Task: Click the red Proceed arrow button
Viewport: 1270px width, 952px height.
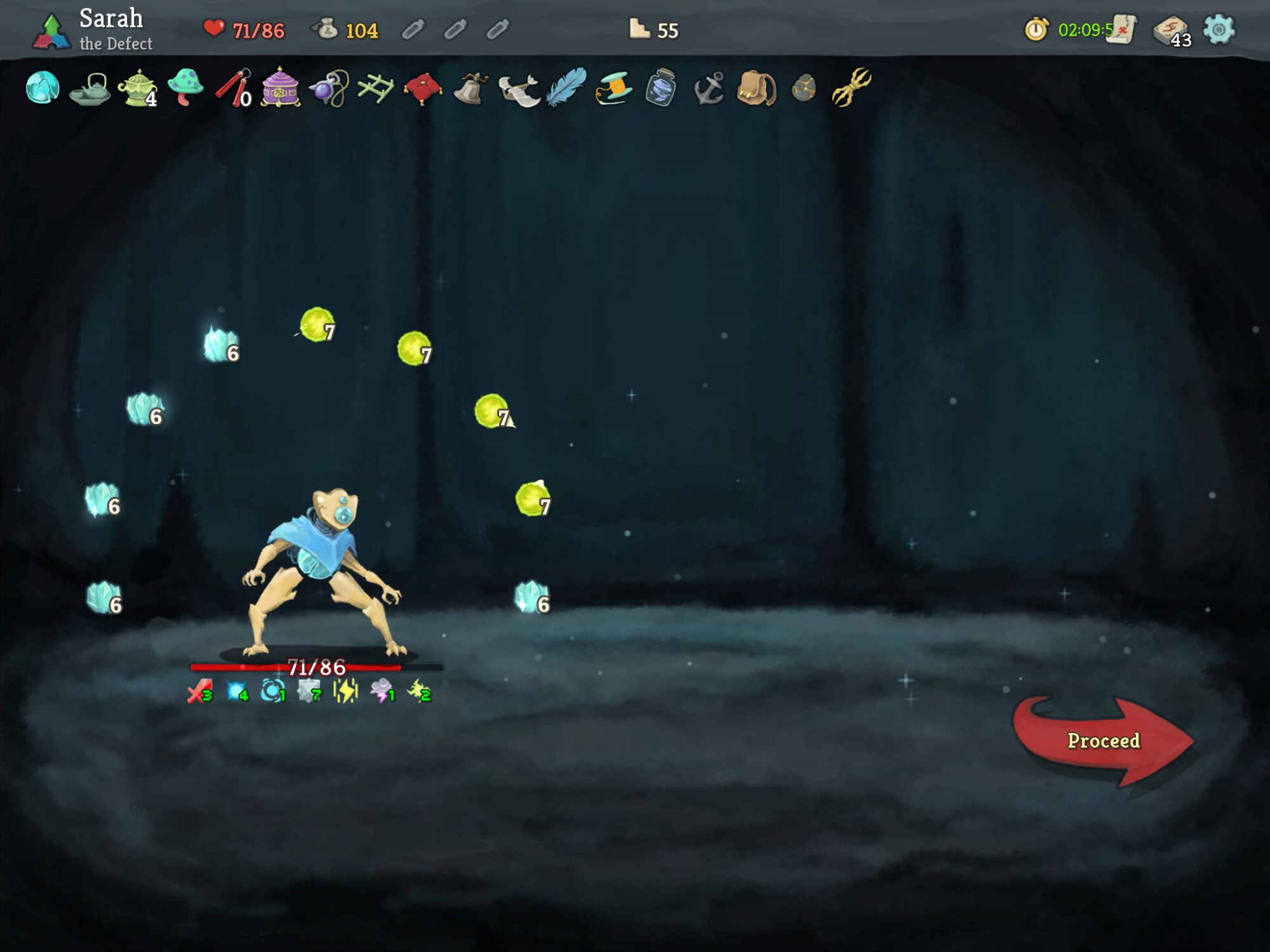Action: tap(1103, 741)
